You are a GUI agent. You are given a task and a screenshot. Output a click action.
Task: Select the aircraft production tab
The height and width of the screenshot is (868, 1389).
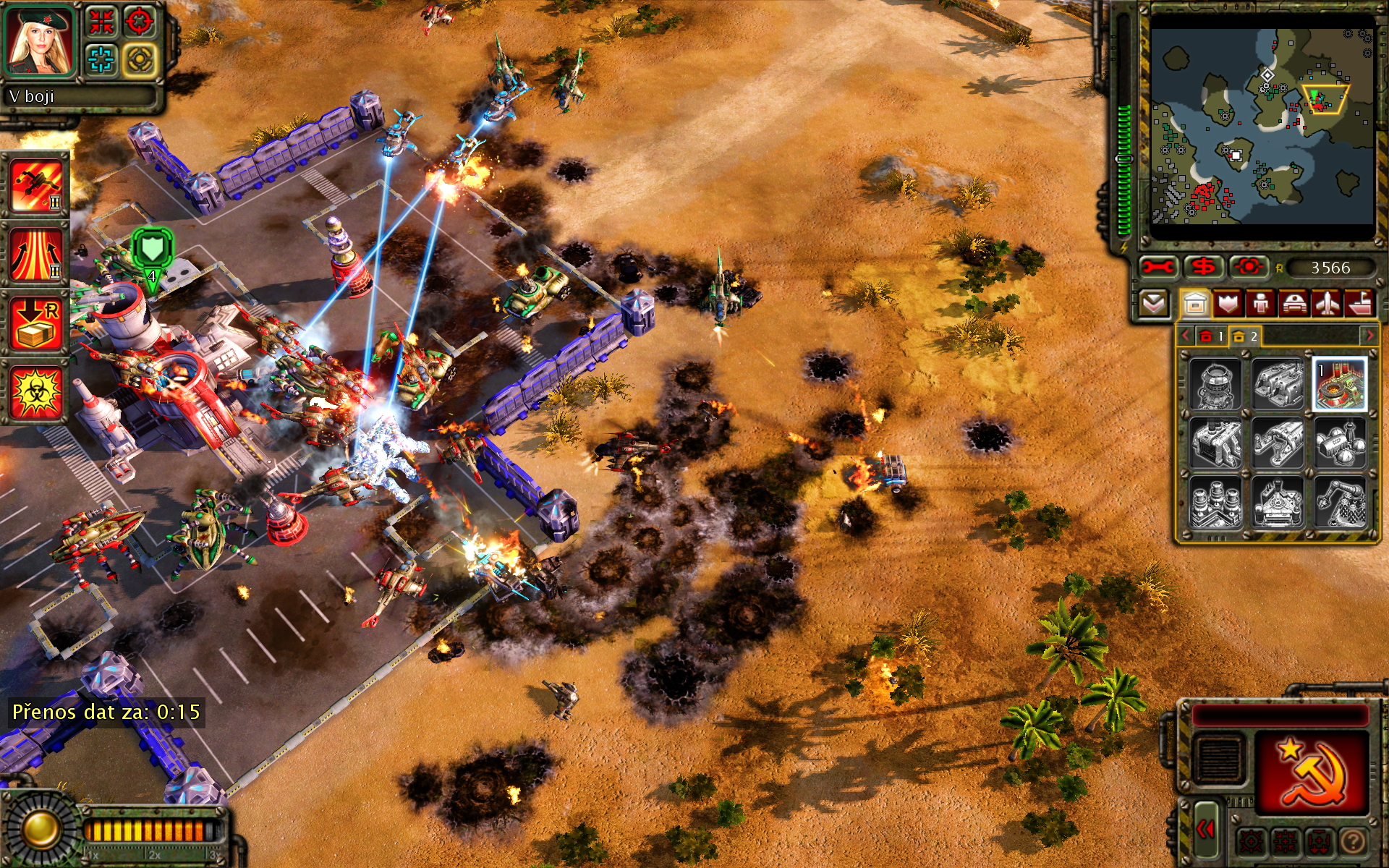(1327, 304)
